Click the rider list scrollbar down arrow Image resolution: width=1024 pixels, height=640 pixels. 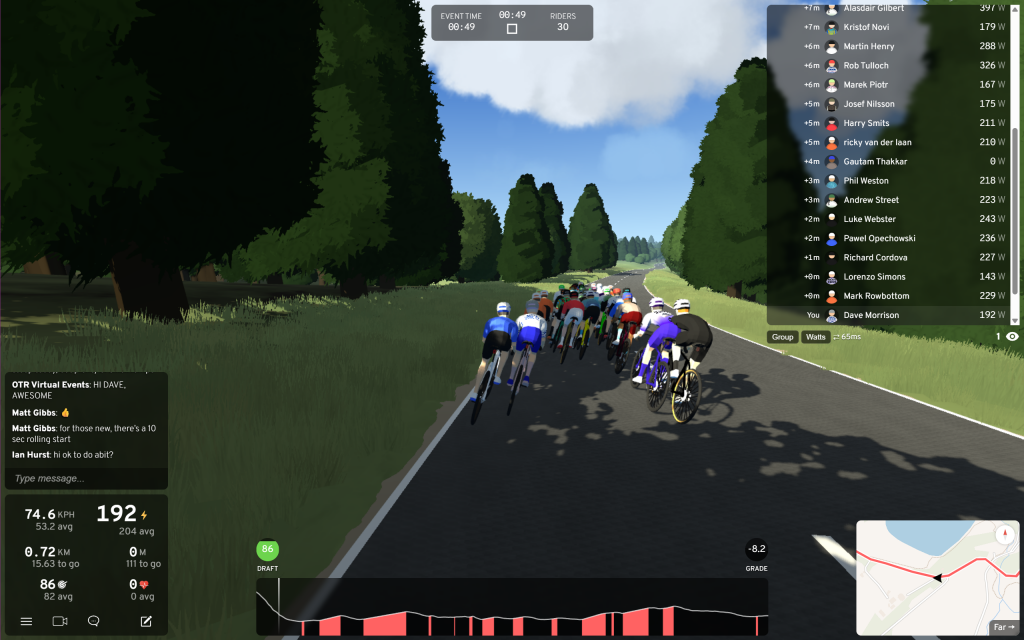[1016, 320]
